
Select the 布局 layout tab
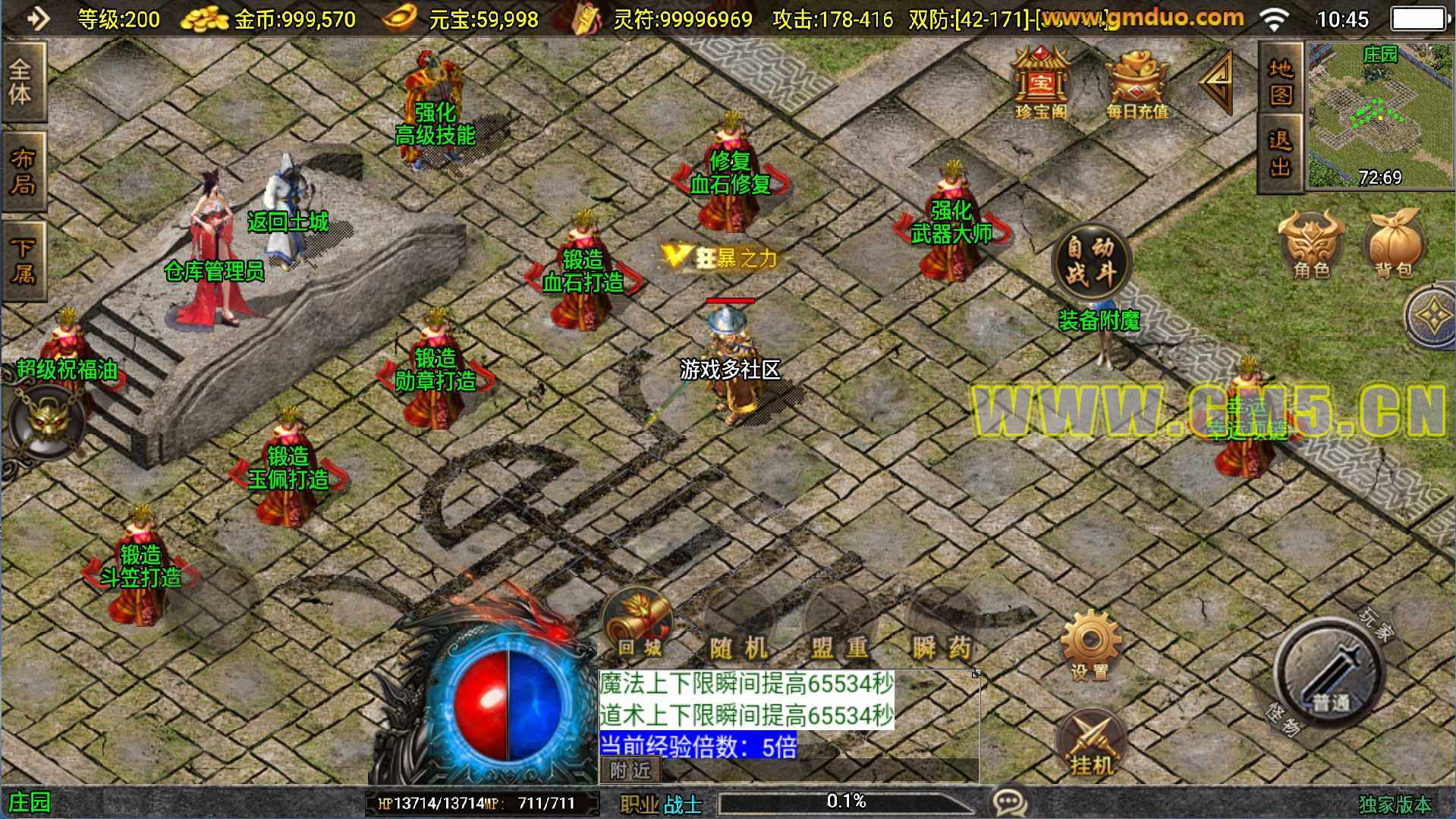point(21,171)
